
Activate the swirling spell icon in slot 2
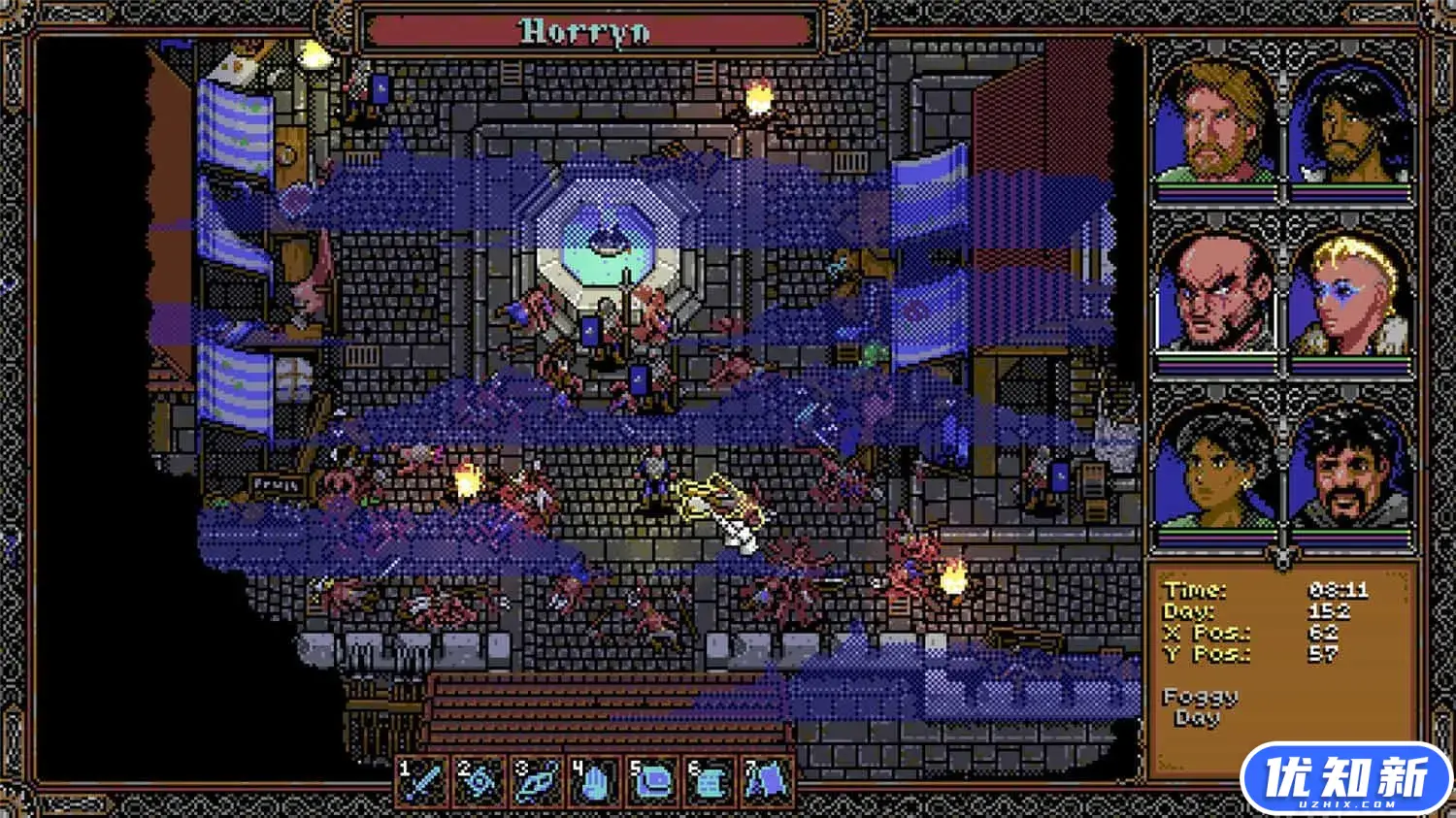tap(481, 782)
